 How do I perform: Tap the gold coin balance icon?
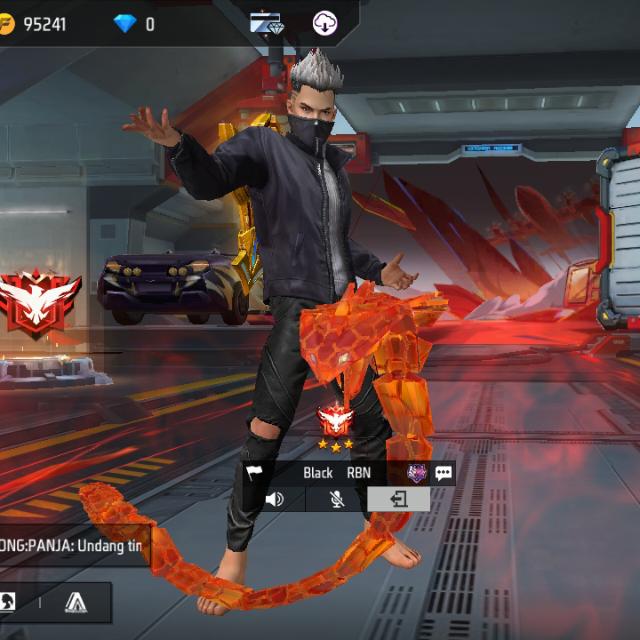pyautogui.click(x=6, y=23)
